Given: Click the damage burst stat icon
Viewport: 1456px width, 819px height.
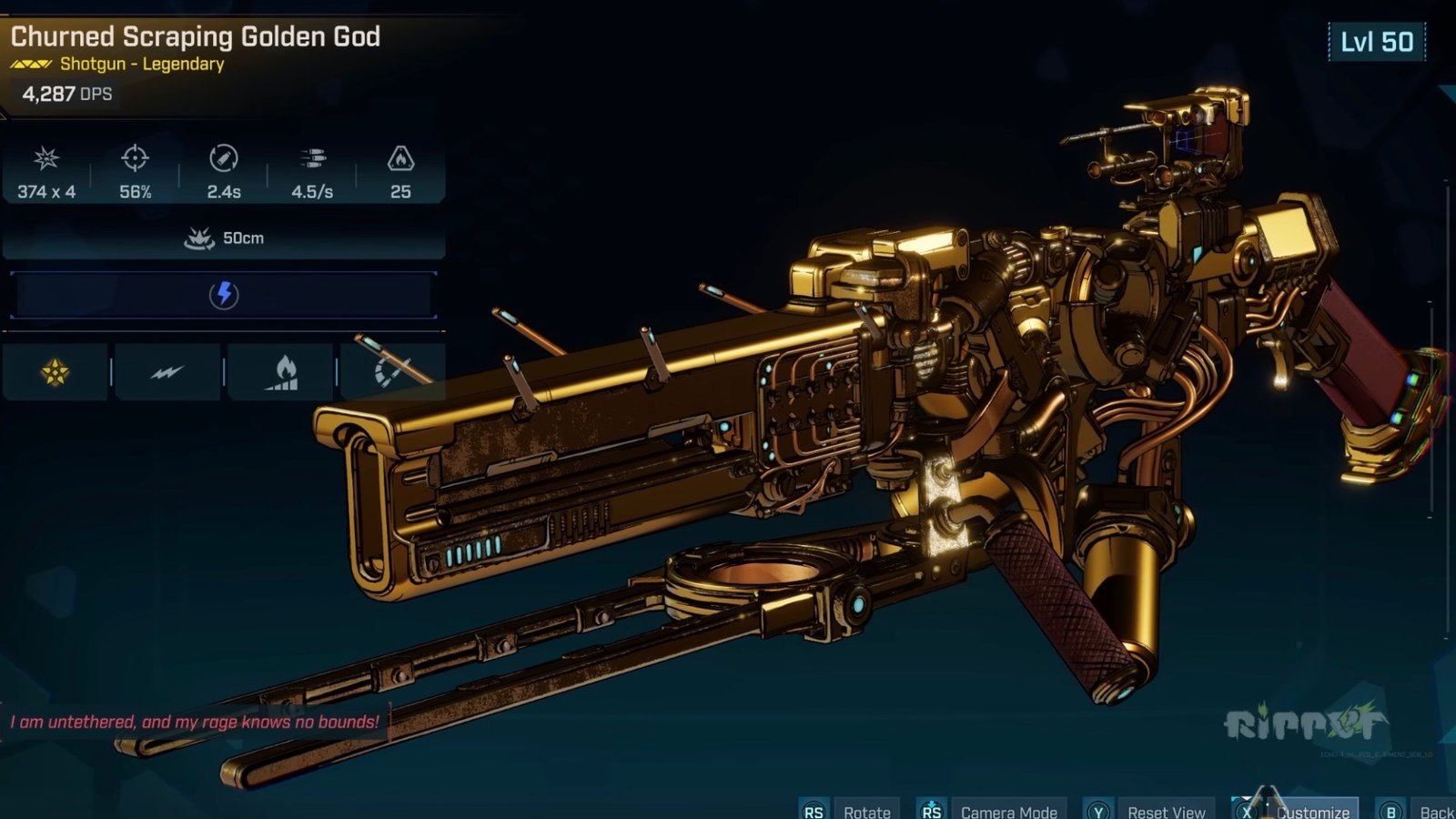Looking at the screenshot, I should click(x=46, y=158).
